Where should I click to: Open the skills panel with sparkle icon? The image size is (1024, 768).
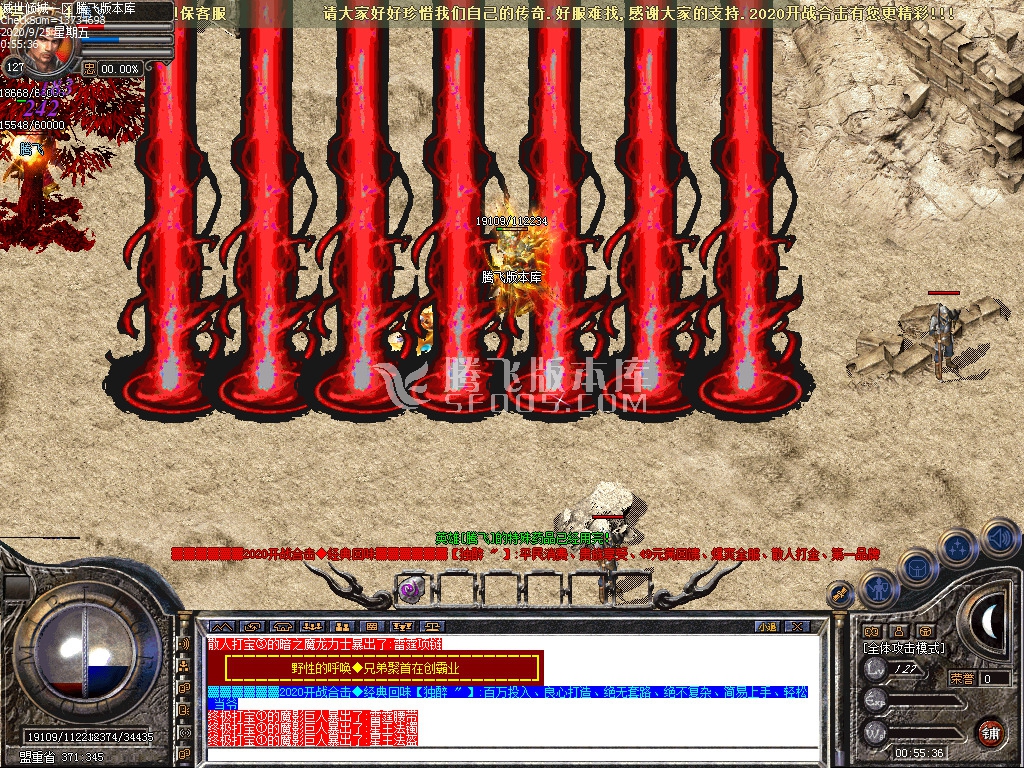point(958,548)
